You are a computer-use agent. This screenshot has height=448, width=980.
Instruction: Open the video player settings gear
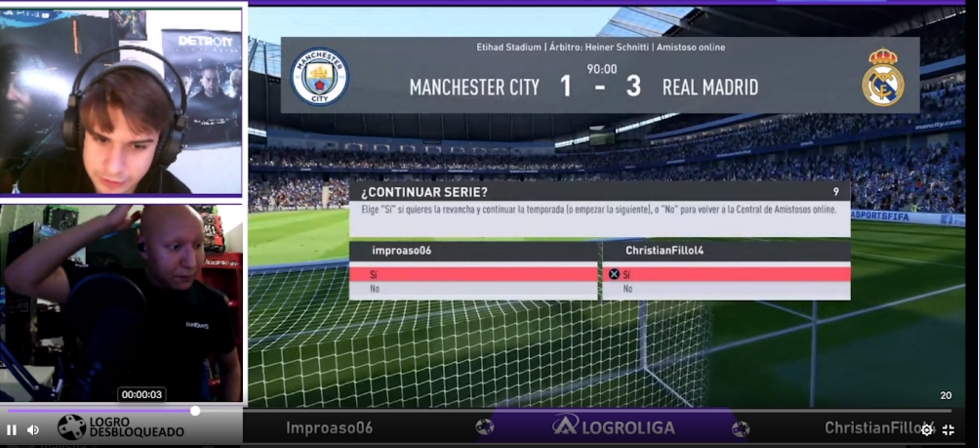[927, 430]
